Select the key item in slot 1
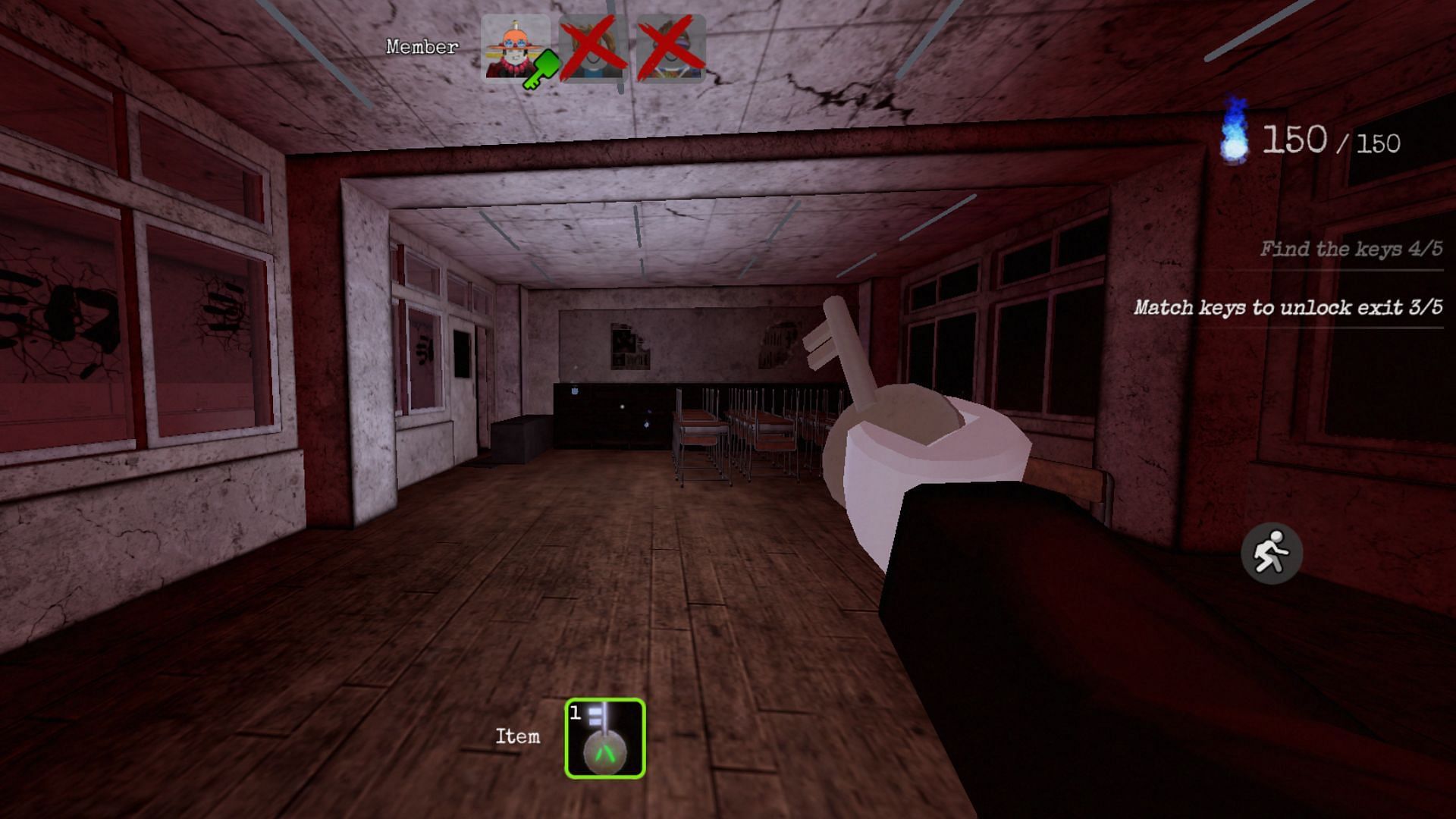1456x819 pixels. point(604,738)
